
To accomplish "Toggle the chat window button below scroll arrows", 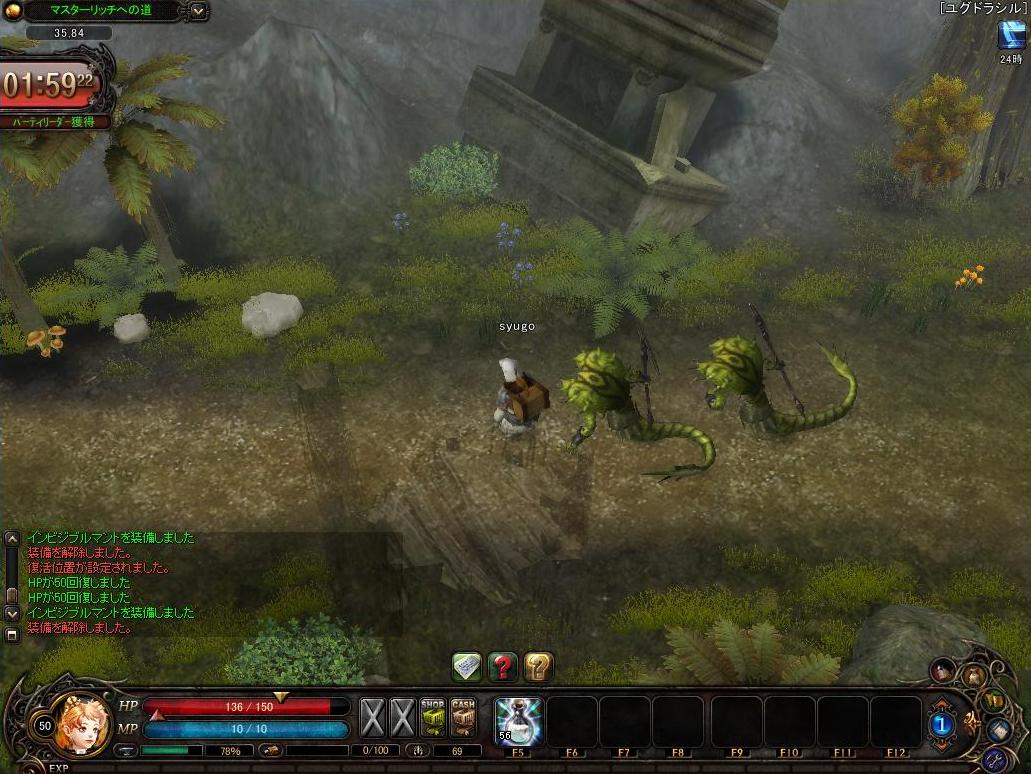I will tap(12, 634).
